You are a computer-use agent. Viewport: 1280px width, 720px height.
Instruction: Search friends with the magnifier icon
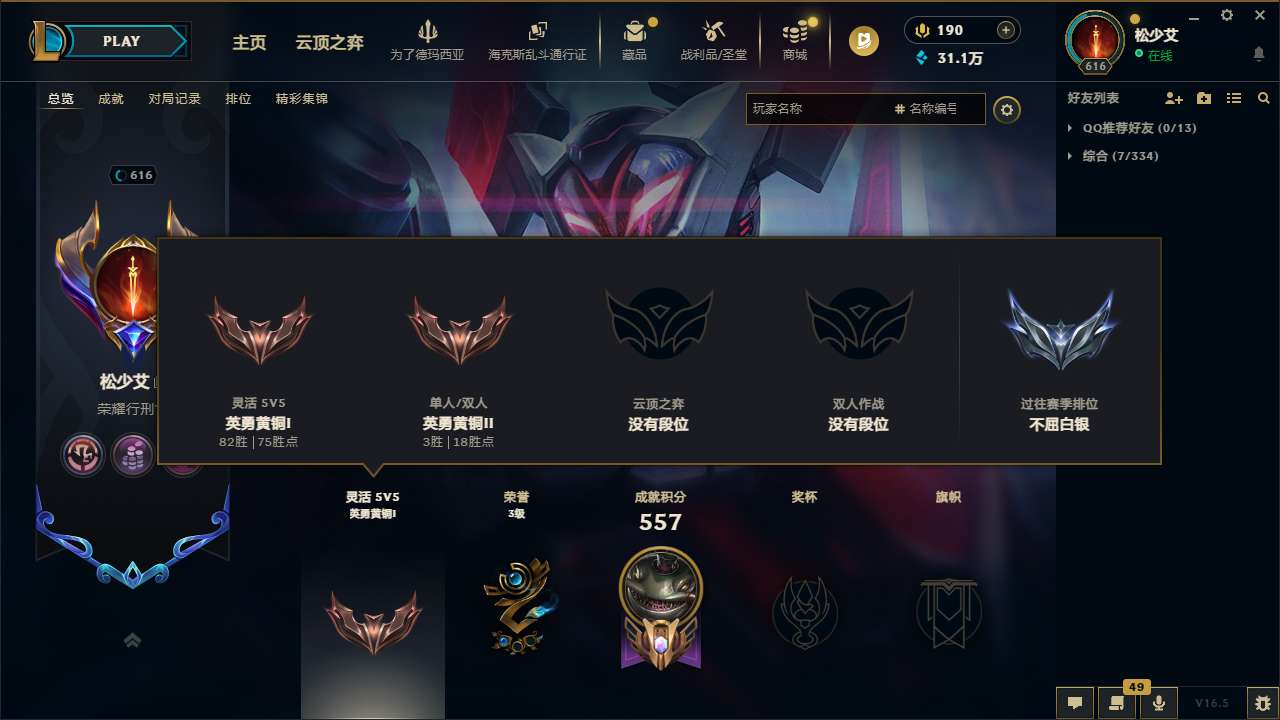tap(1263, 98)
